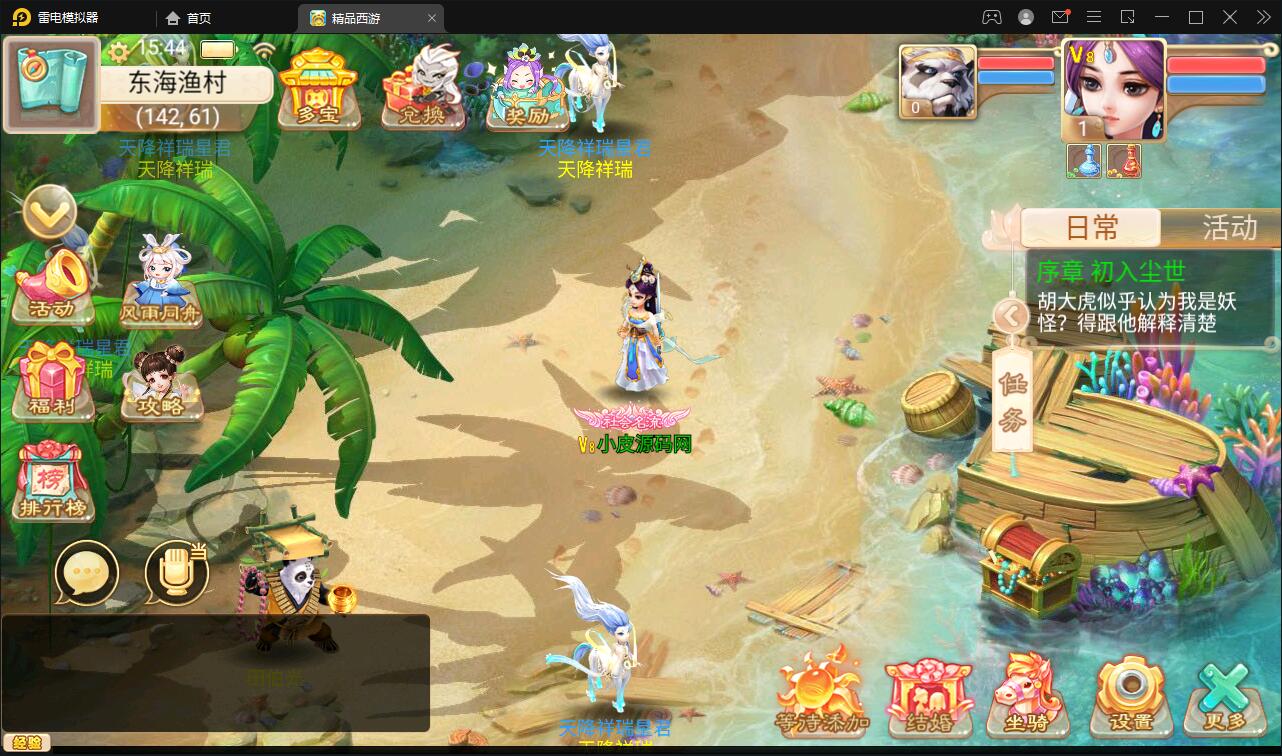1282x756 pixels.
Task: Open the 设置 settings icon
Action: pos(1130,695)
